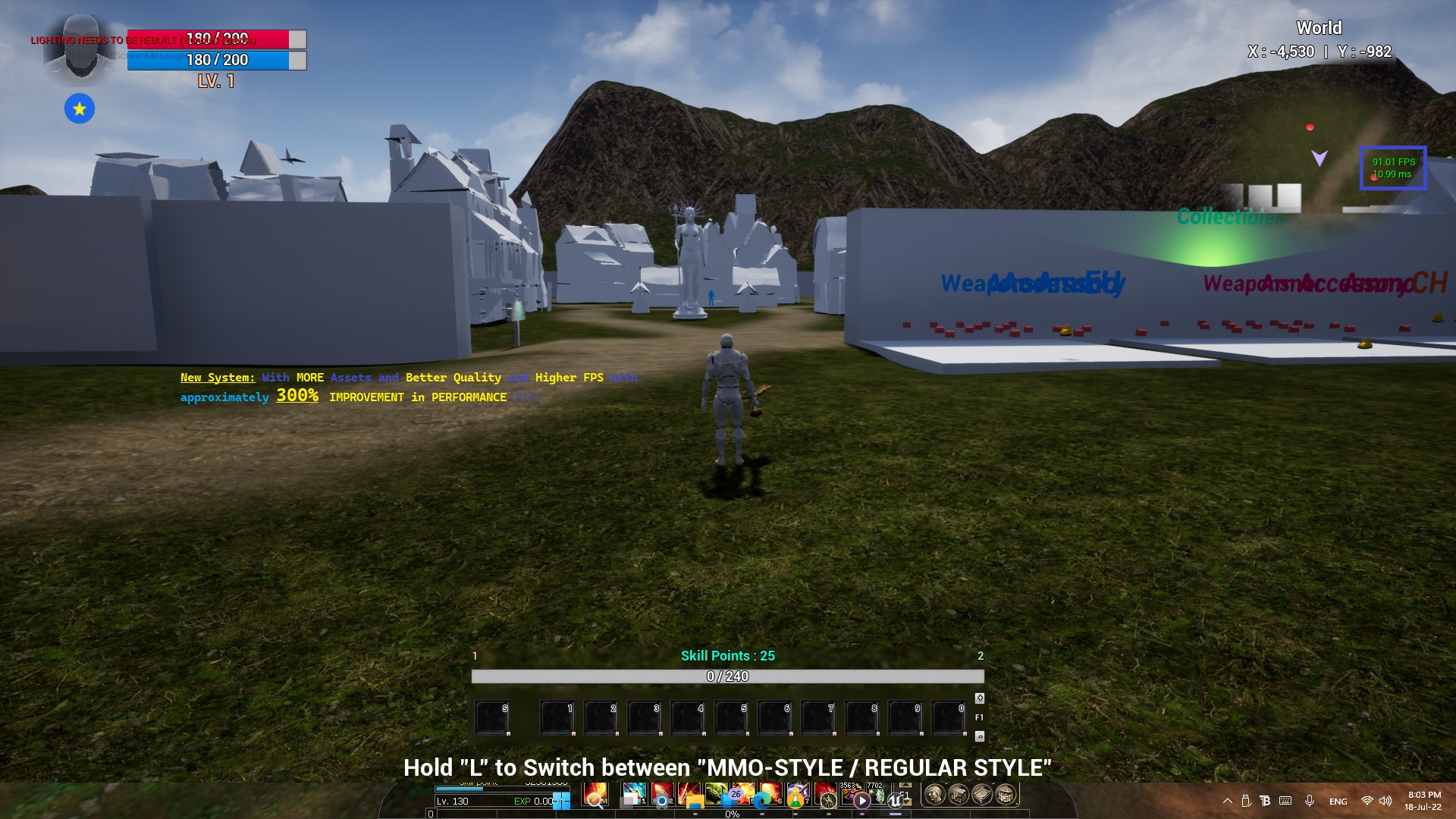Switch to hotbar page 2
Image resolution: width=1456 pixels, height=819 pixels.
(981, 655)
